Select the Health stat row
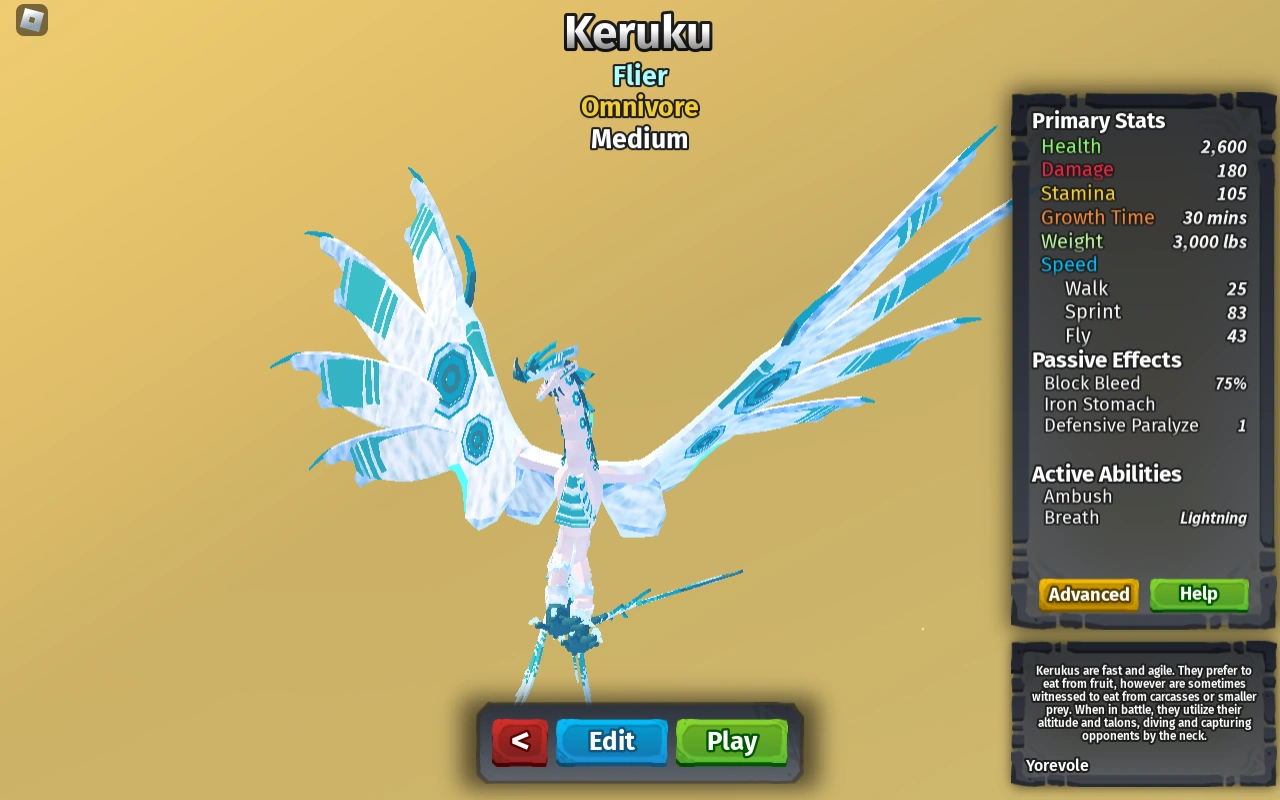The image size is (1280, 800). pyautogui.click(x=1071, y=146)
